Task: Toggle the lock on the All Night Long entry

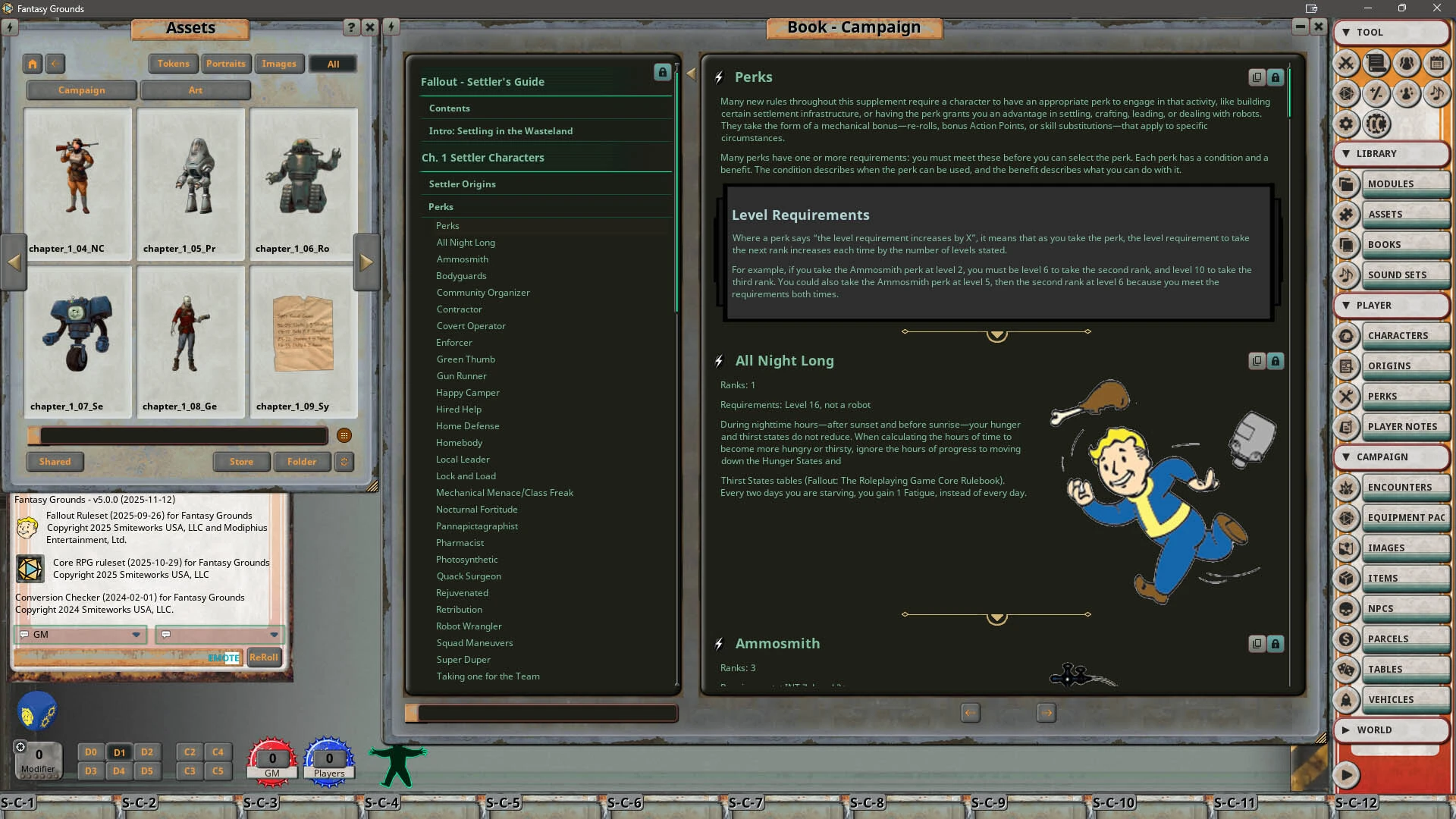Action: coord(1275,361)
